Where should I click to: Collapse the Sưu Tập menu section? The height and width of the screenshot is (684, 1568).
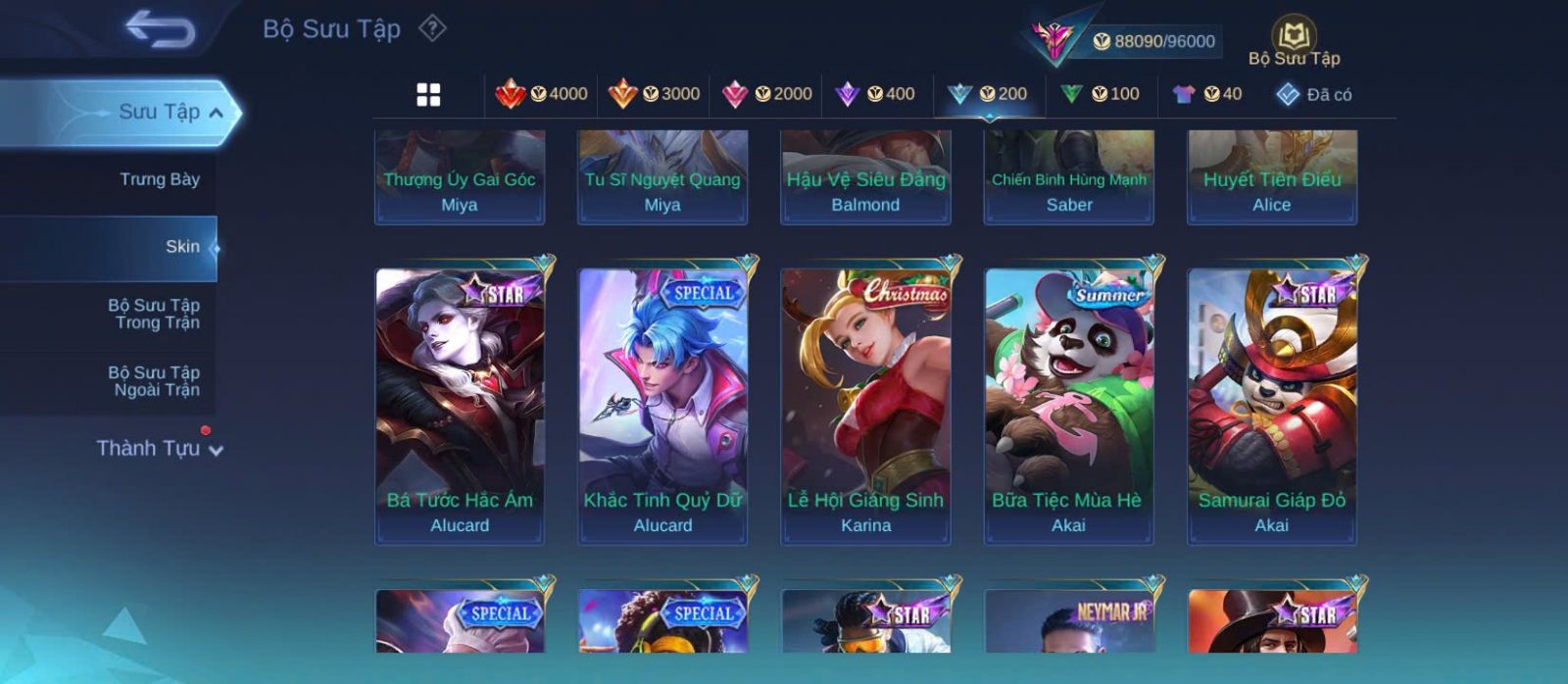[216, 113]
